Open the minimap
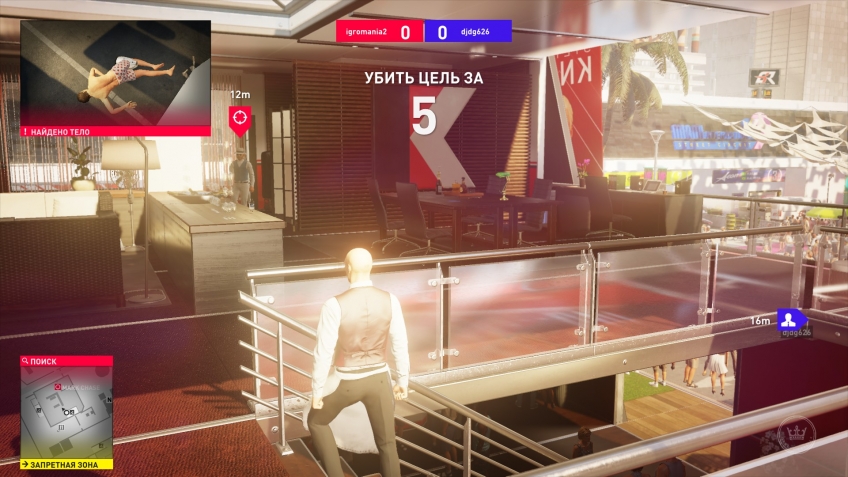Image resolution: width=848 pixels, height=477 pixels. coord(66,412)
